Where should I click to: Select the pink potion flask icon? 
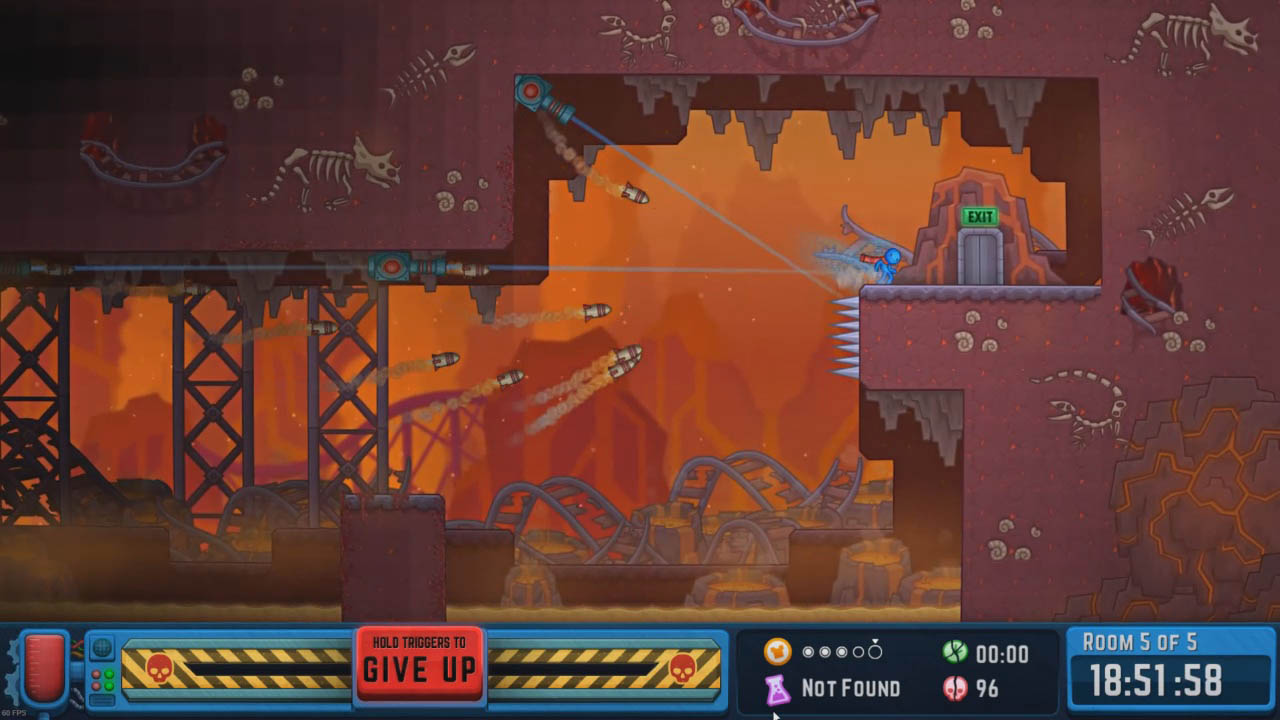777,688
